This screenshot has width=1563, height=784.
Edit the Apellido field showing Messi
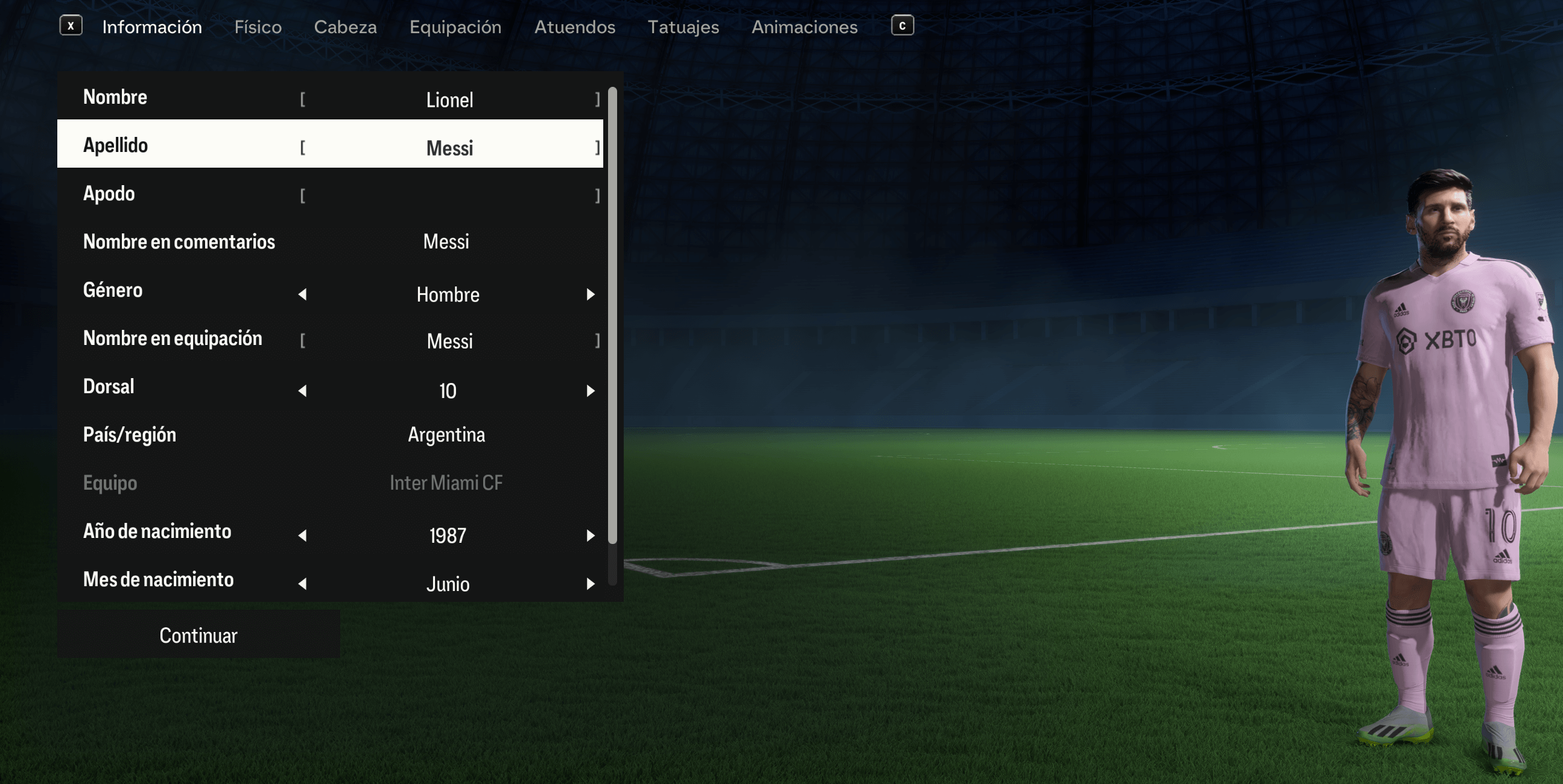click(x=449, y=148)
